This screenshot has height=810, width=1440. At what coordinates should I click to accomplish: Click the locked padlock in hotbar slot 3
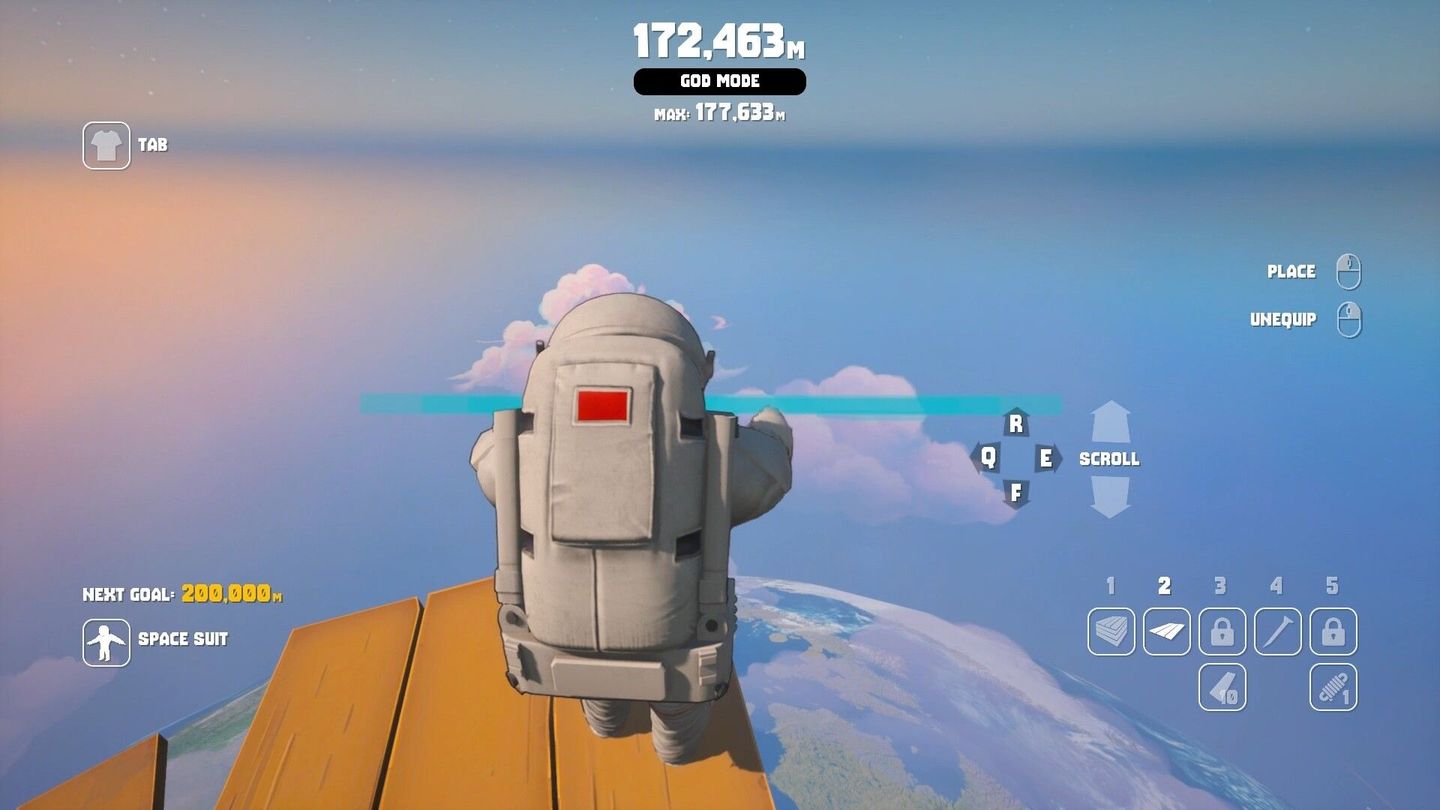[1221, 632]
